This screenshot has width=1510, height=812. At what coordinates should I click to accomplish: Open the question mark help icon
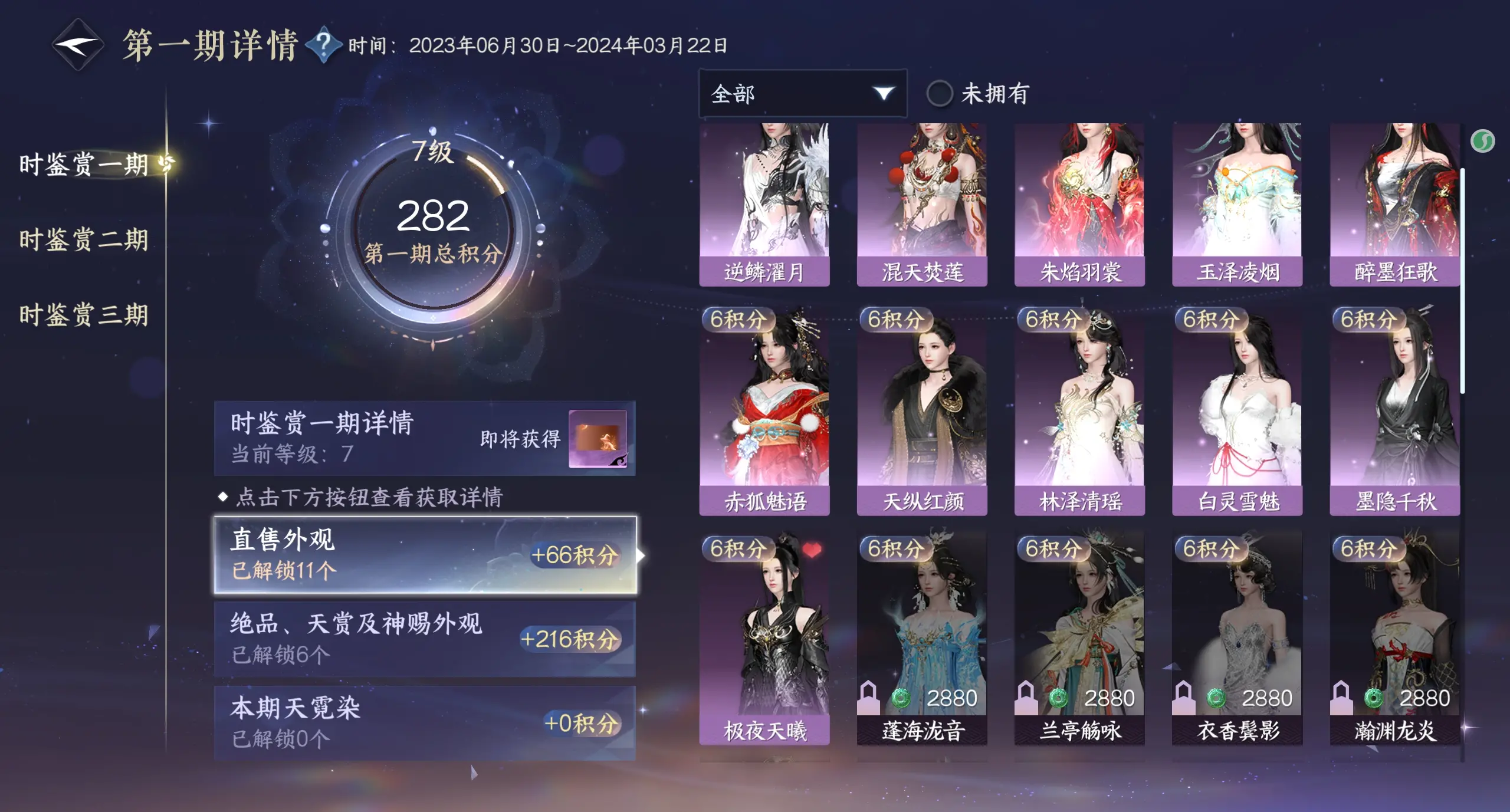[x=323, y=44]
